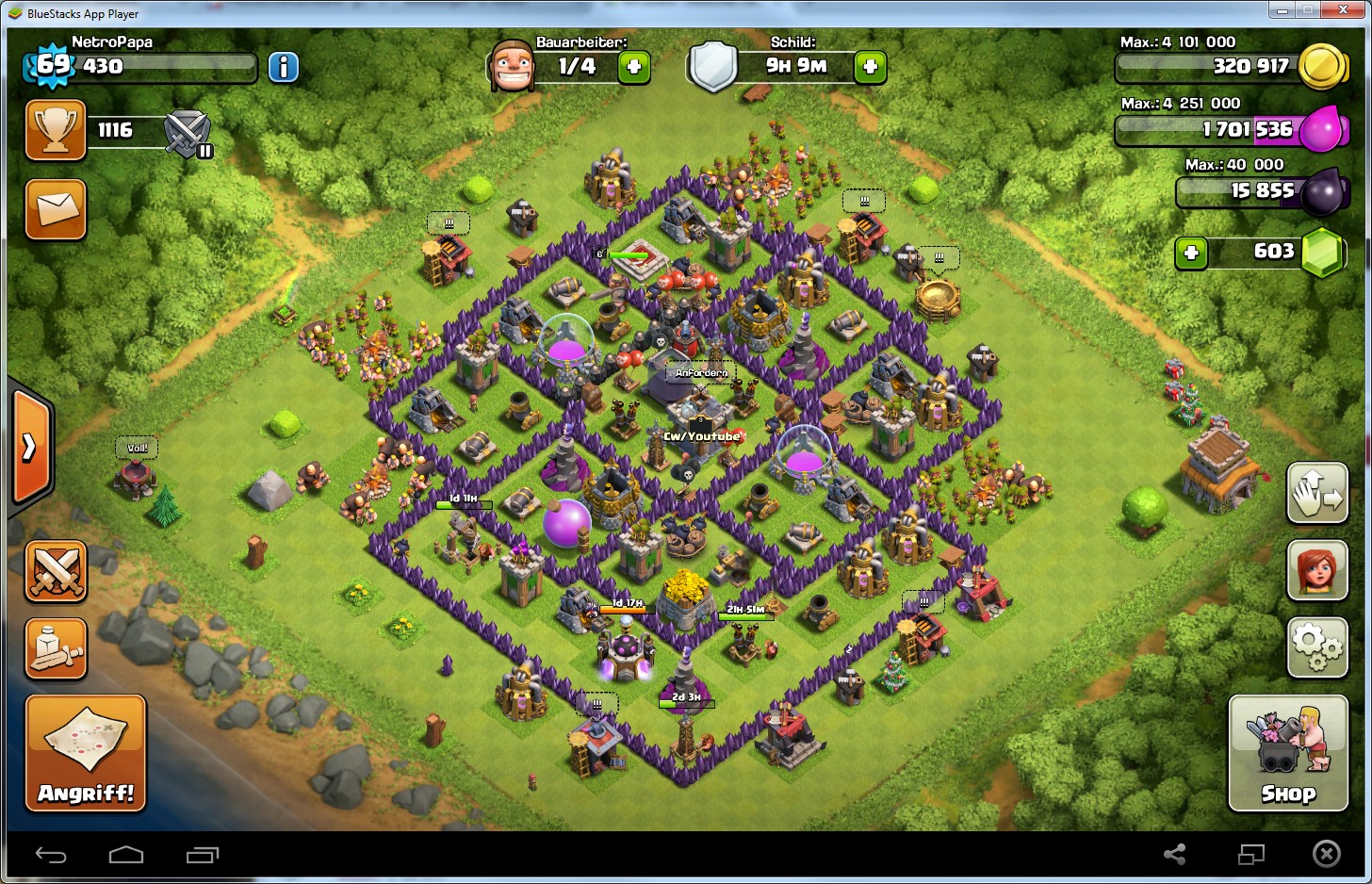Buy gems with the green plus button

tap(1191, 253)
